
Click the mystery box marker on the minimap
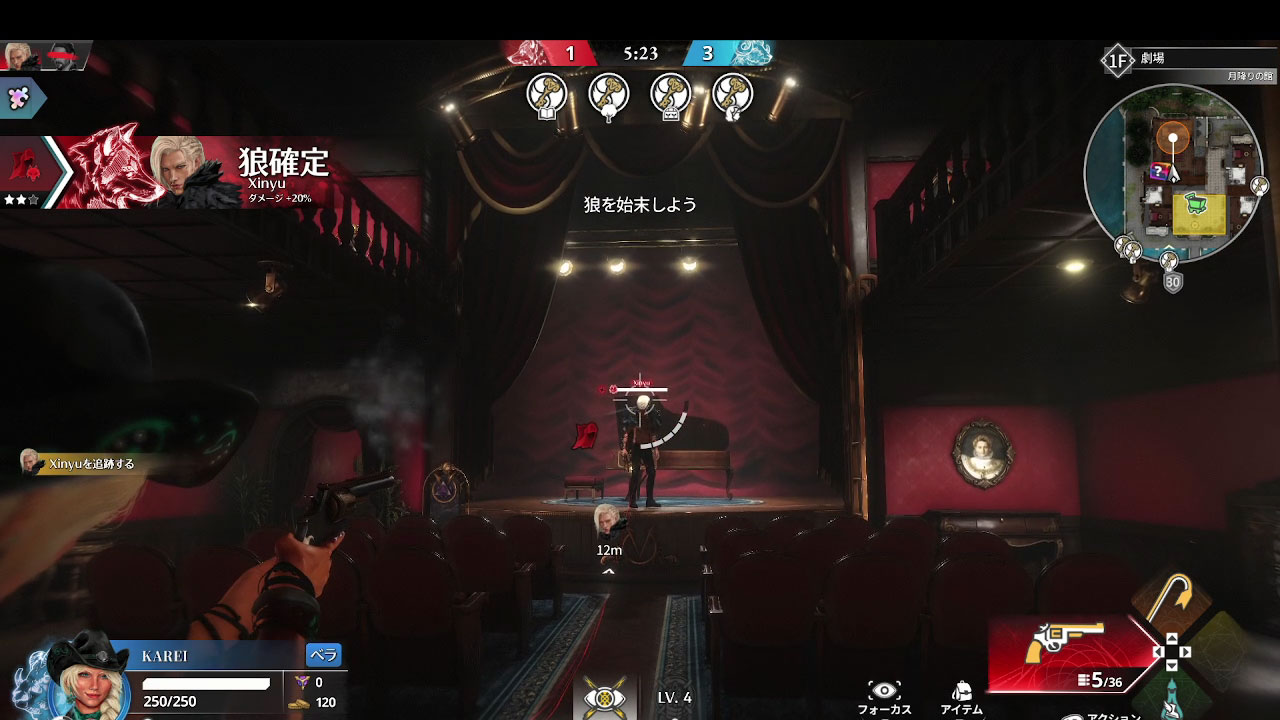[x=1158, y=170]
